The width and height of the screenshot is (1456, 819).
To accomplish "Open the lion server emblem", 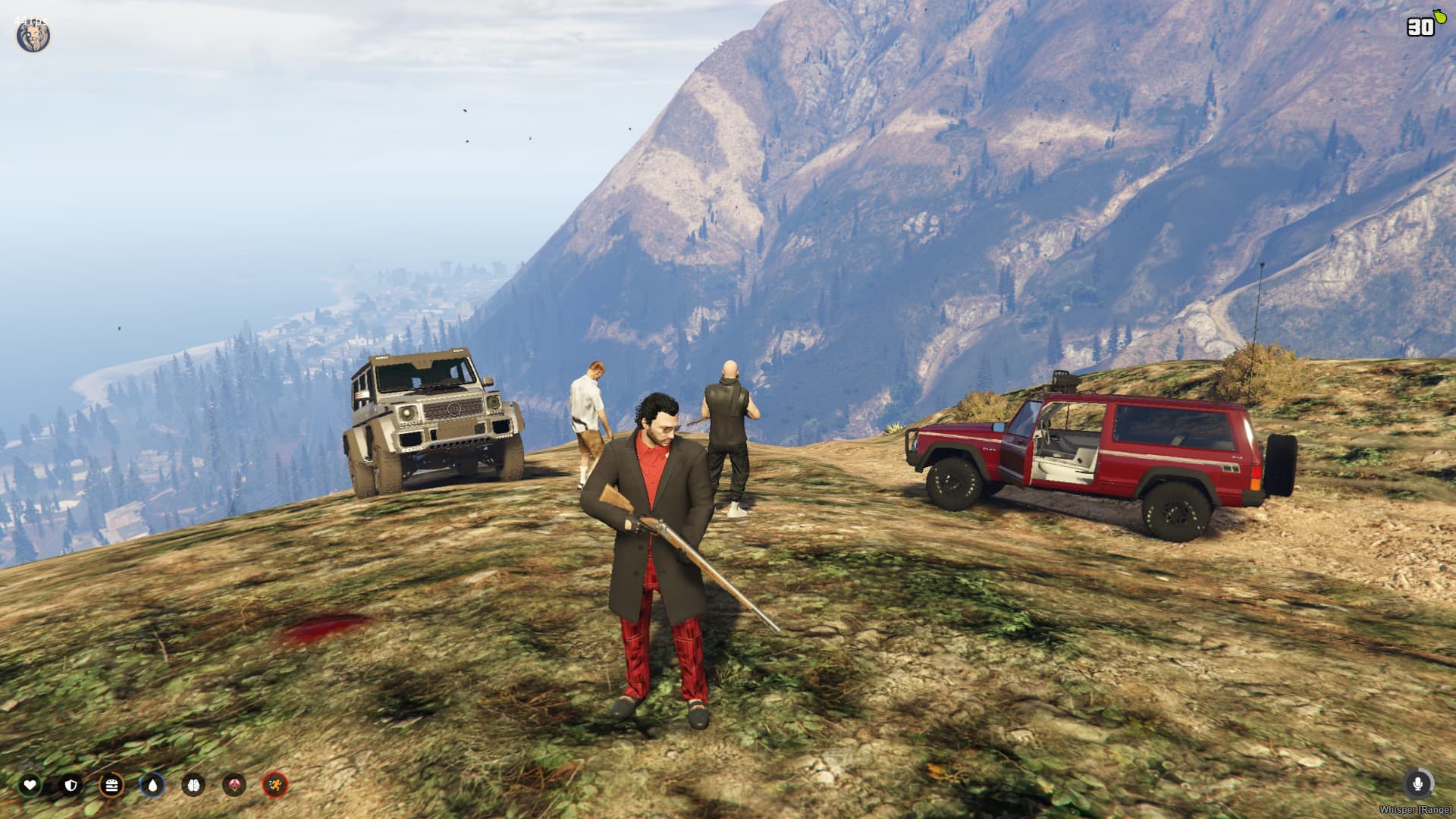I will click(32, 34).
